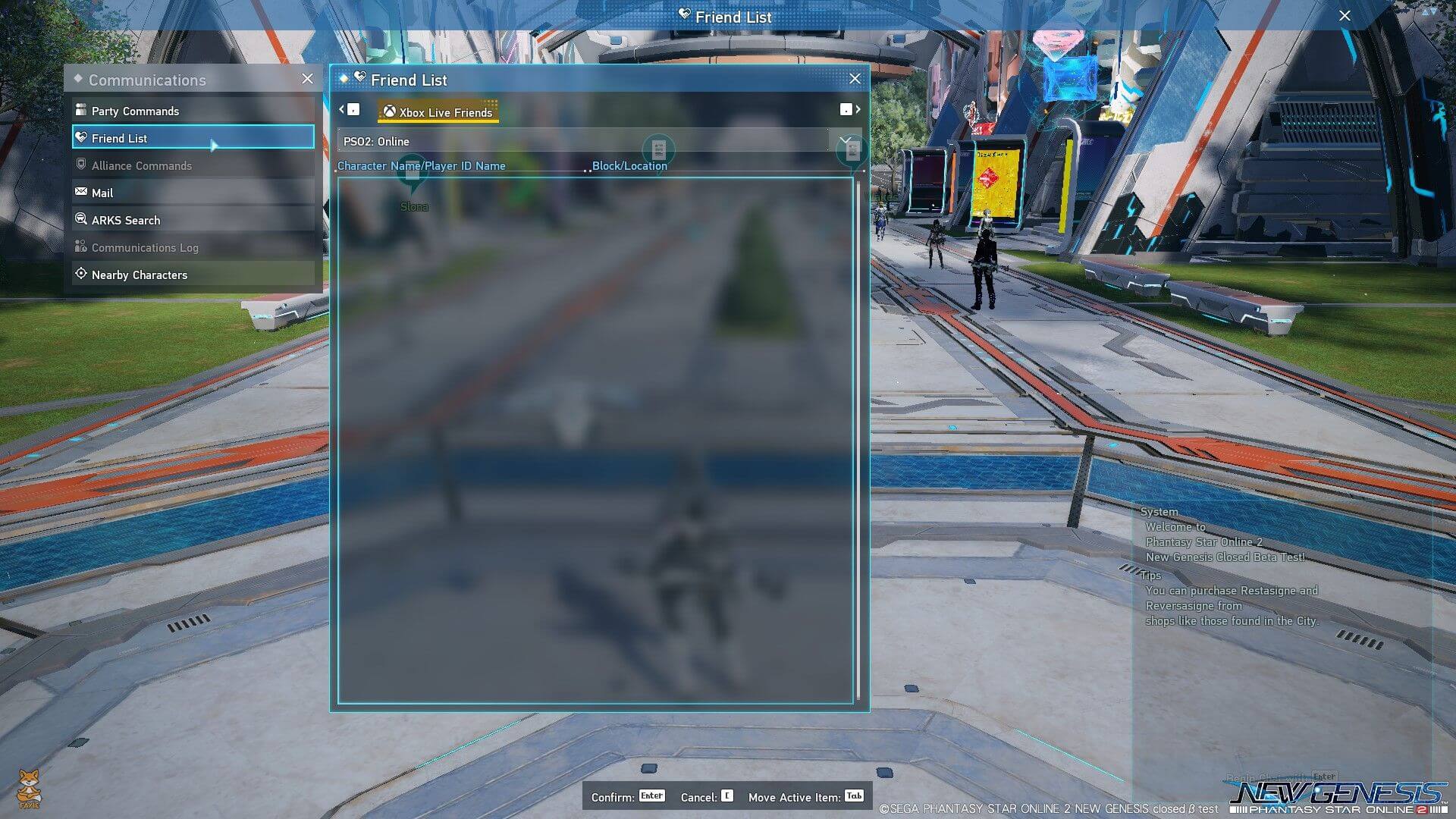Image resolution: width=1456 pixels, height=819 pixels.
Task: Switch to the Xbox Live Friends tab
Action: click(438, 111)
